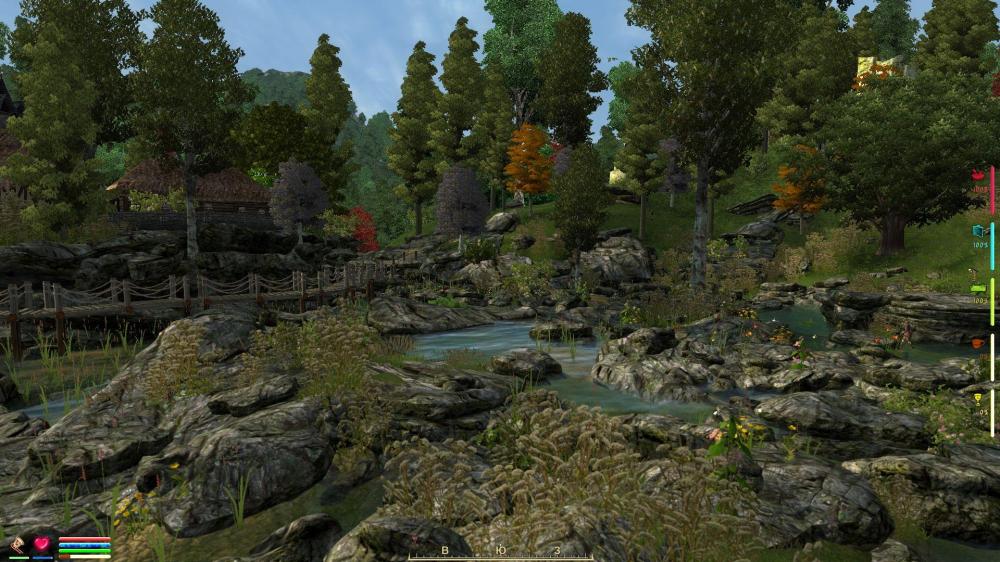Click the compass strip's Ю marker

(500, 550)
